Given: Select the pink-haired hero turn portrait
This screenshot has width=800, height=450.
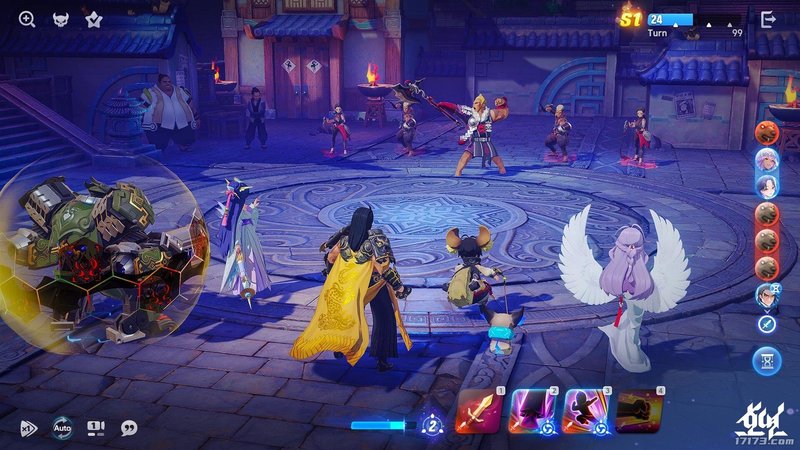Looking at the screenshot, I should tap(768, 159).
